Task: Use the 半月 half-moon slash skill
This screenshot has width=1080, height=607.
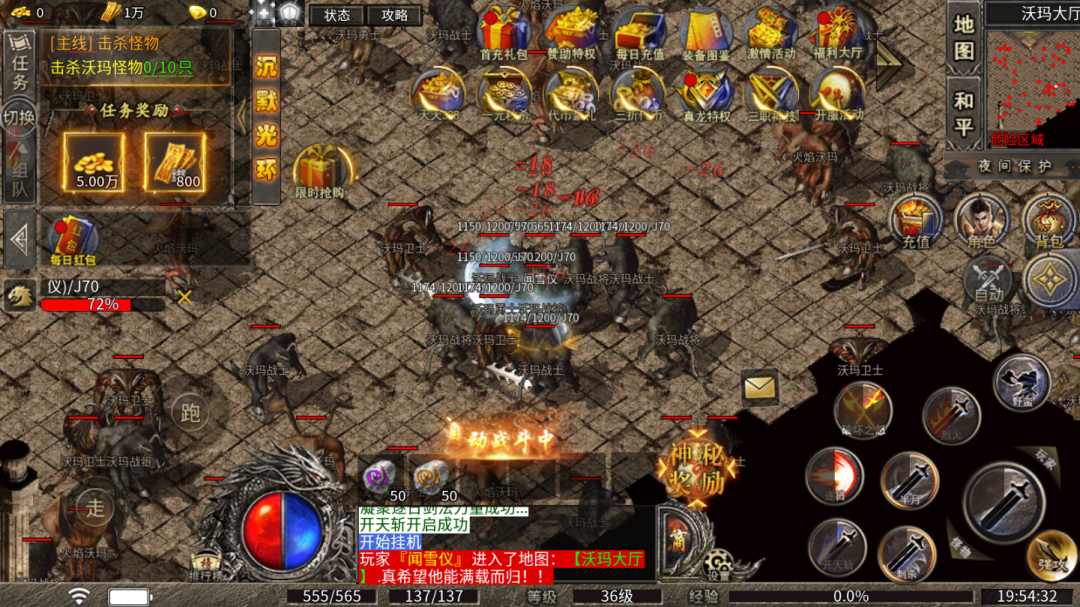Action: (910, 481)
